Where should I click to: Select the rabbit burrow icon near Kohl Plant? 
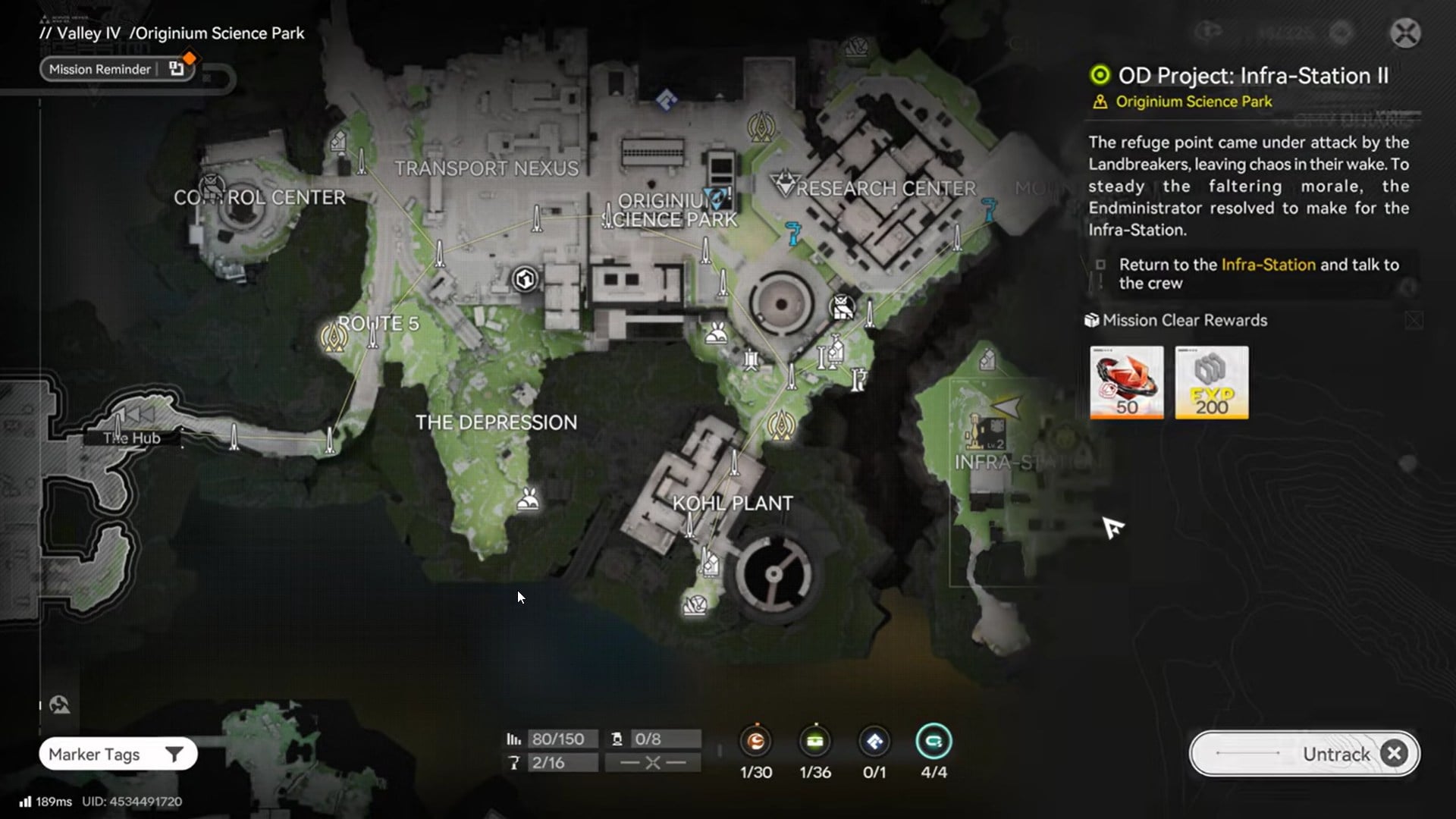[529, 499]
